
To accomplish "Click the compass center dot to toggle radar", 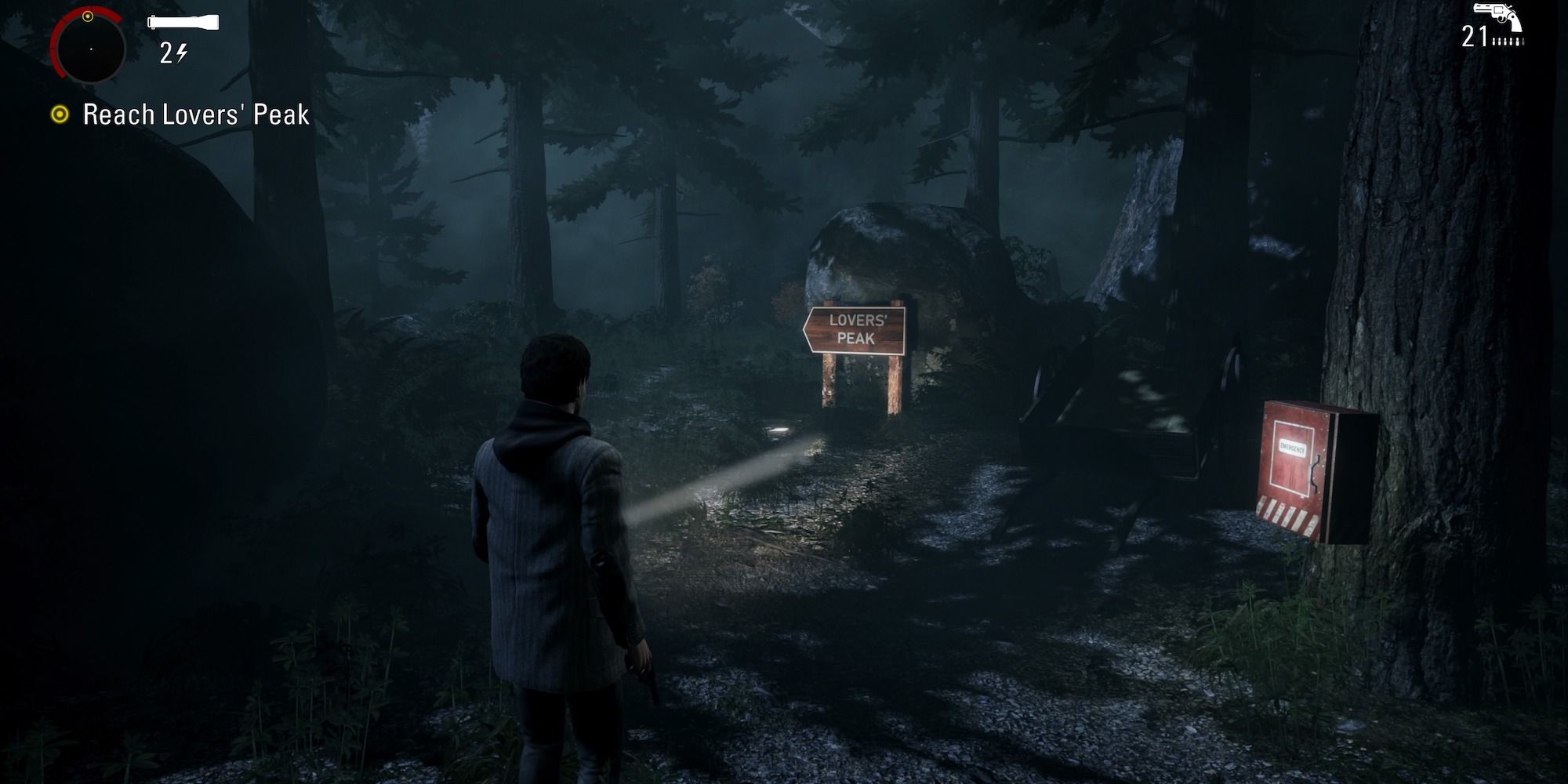I will click(92, 49).
